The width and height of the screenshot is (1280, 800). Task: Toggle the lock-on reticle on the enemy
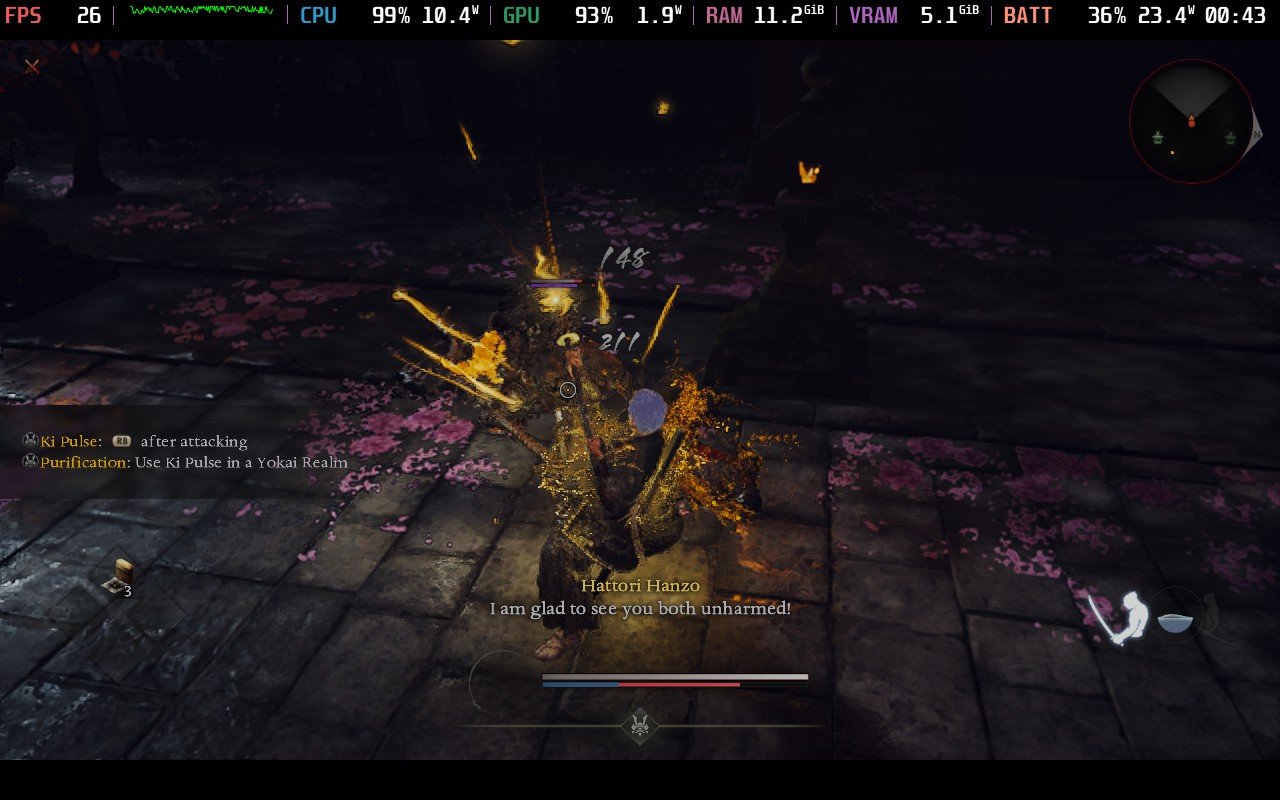567,389
